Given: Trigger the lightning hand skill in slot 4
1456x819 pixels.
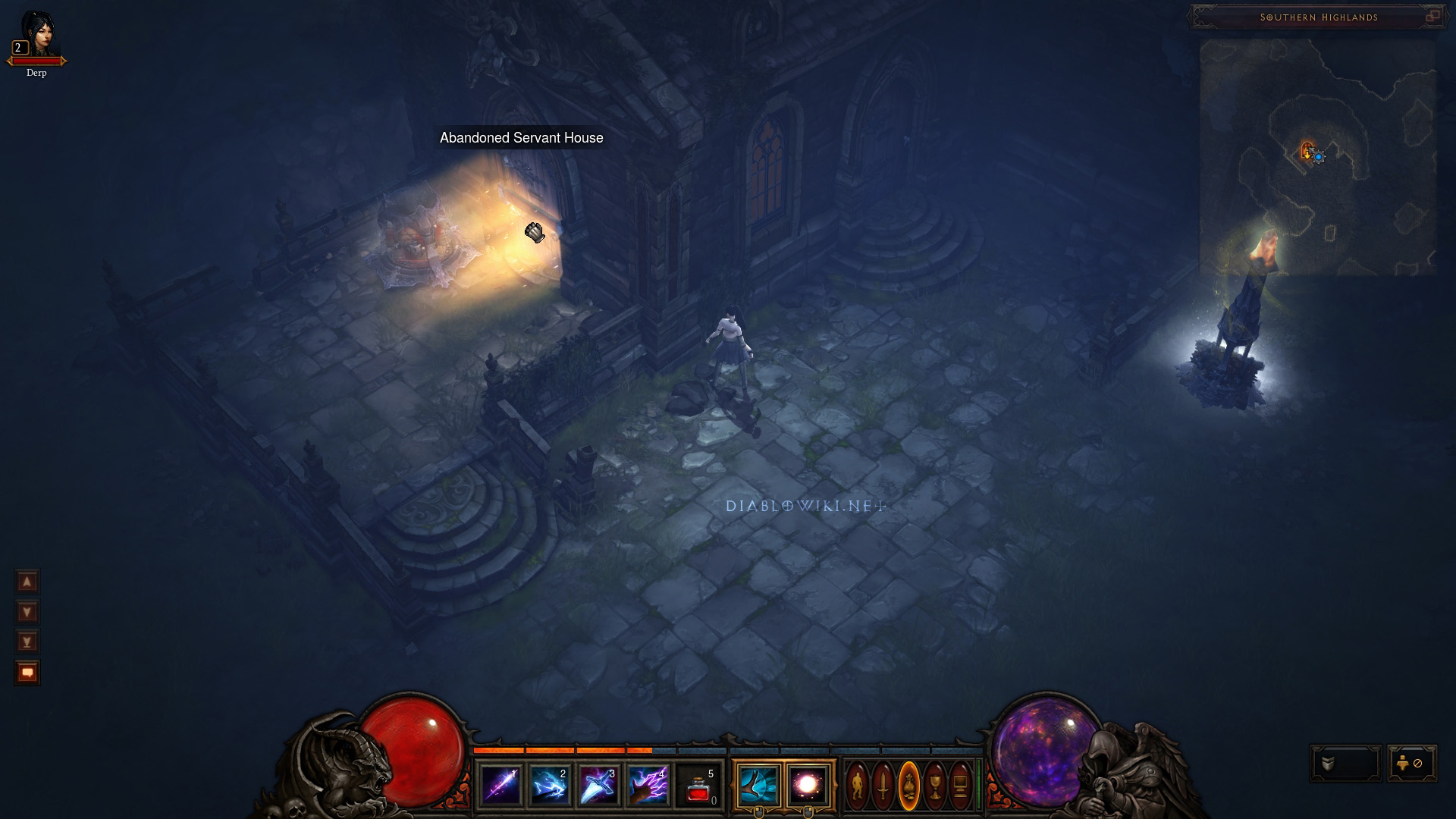Looking at the screenshot, I should coord(648,785).
